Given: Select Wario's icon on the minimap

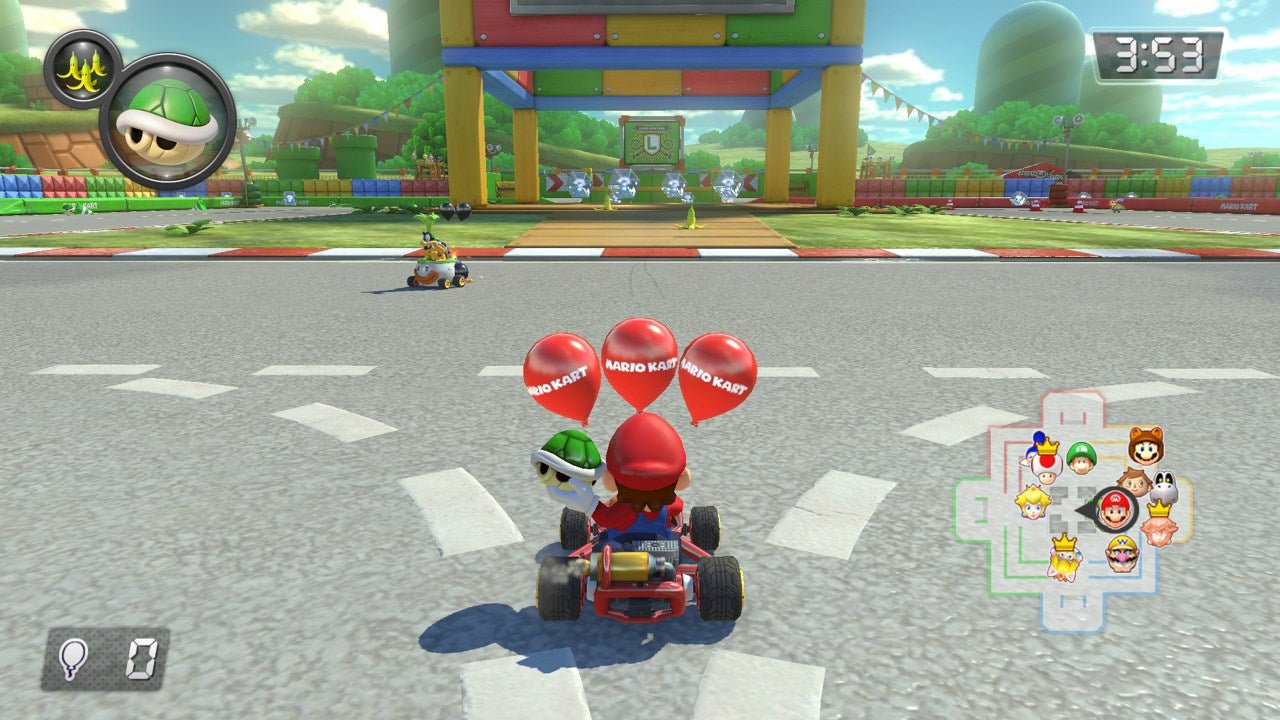Looking at the screenshot, I should coord(1121,554).
